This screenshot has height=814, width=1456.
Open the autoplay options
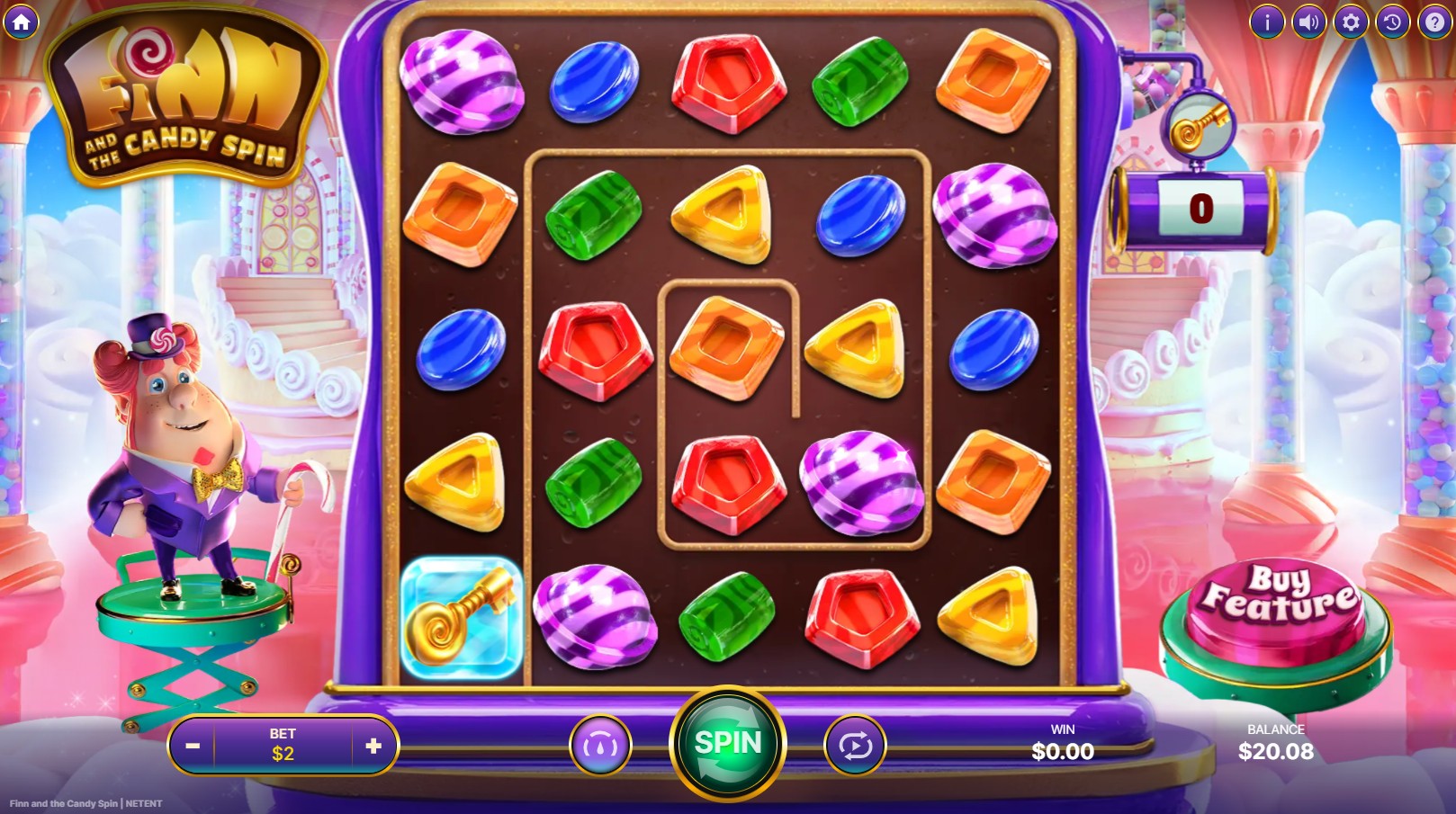pyautogui.click(x=854, y=745)
